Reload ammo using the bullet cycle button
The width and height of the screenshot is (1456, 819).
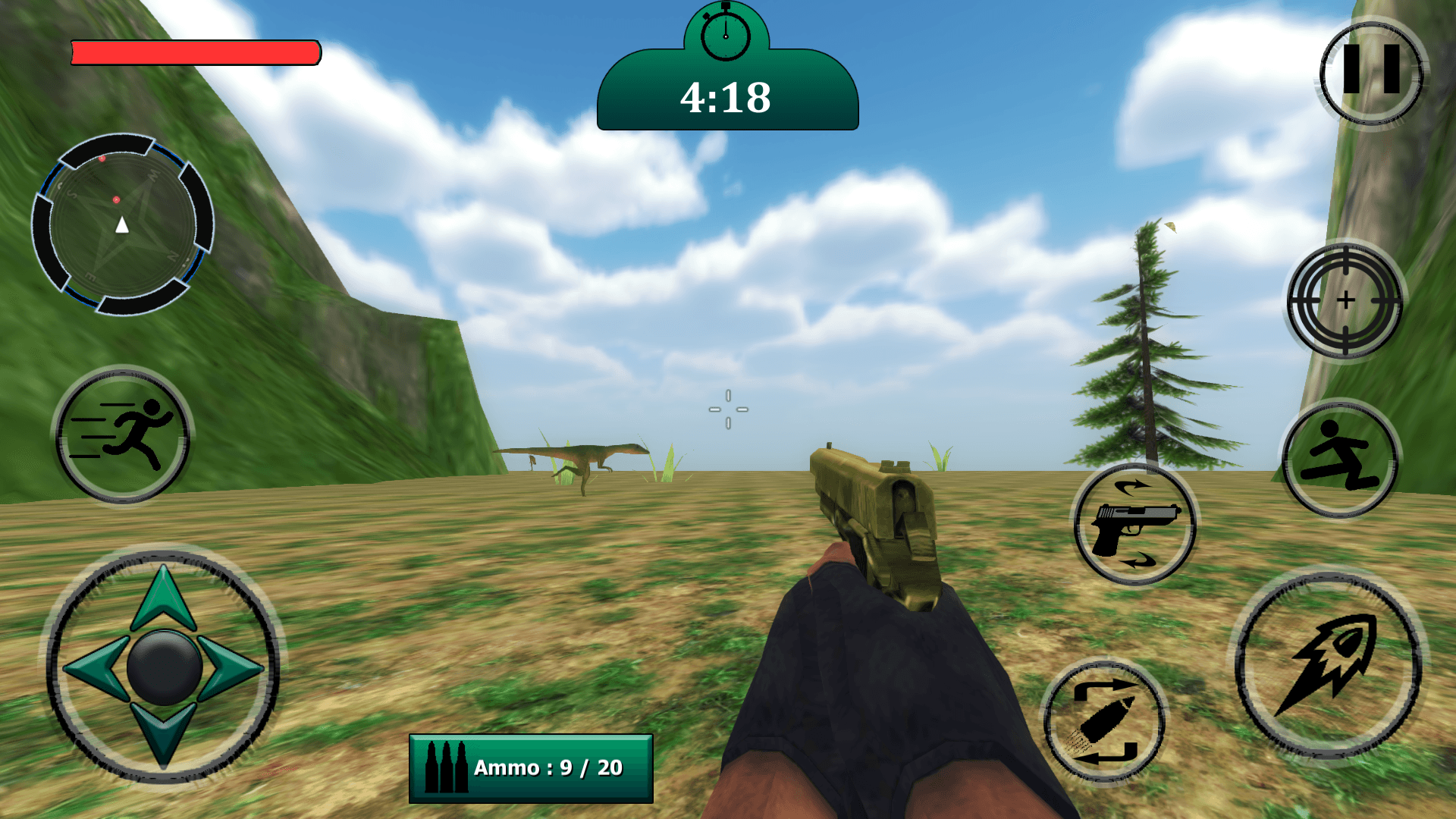1104,721
